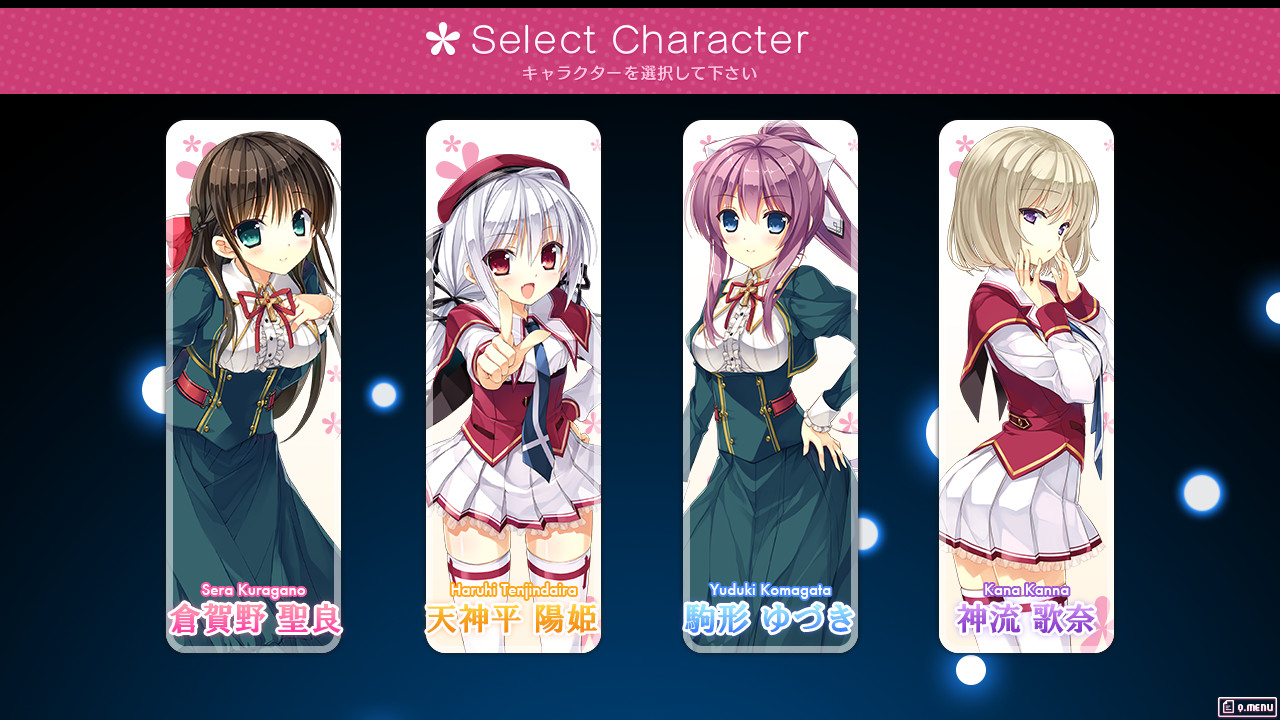
Task: Click the asterisk icon beside Select Character title
Action: pyautogui.click(x=443, y=39)
